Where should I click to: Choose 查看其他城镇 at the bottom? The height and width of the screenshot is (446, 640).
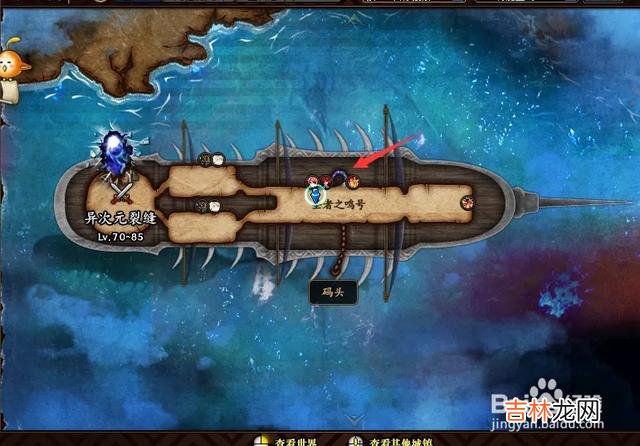(x=393, y=440)
